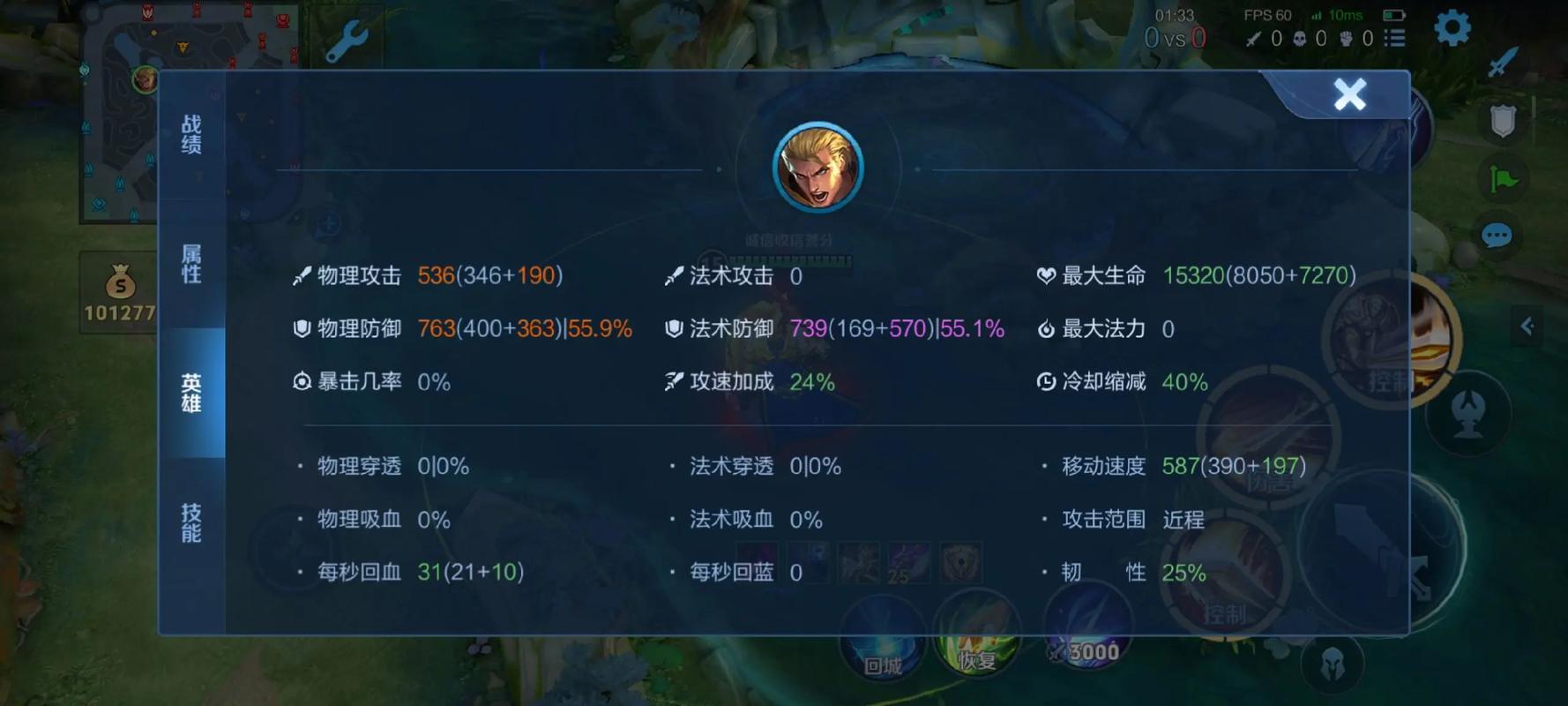
Task: Open game settings via the gear icon
Action: 1452,29
